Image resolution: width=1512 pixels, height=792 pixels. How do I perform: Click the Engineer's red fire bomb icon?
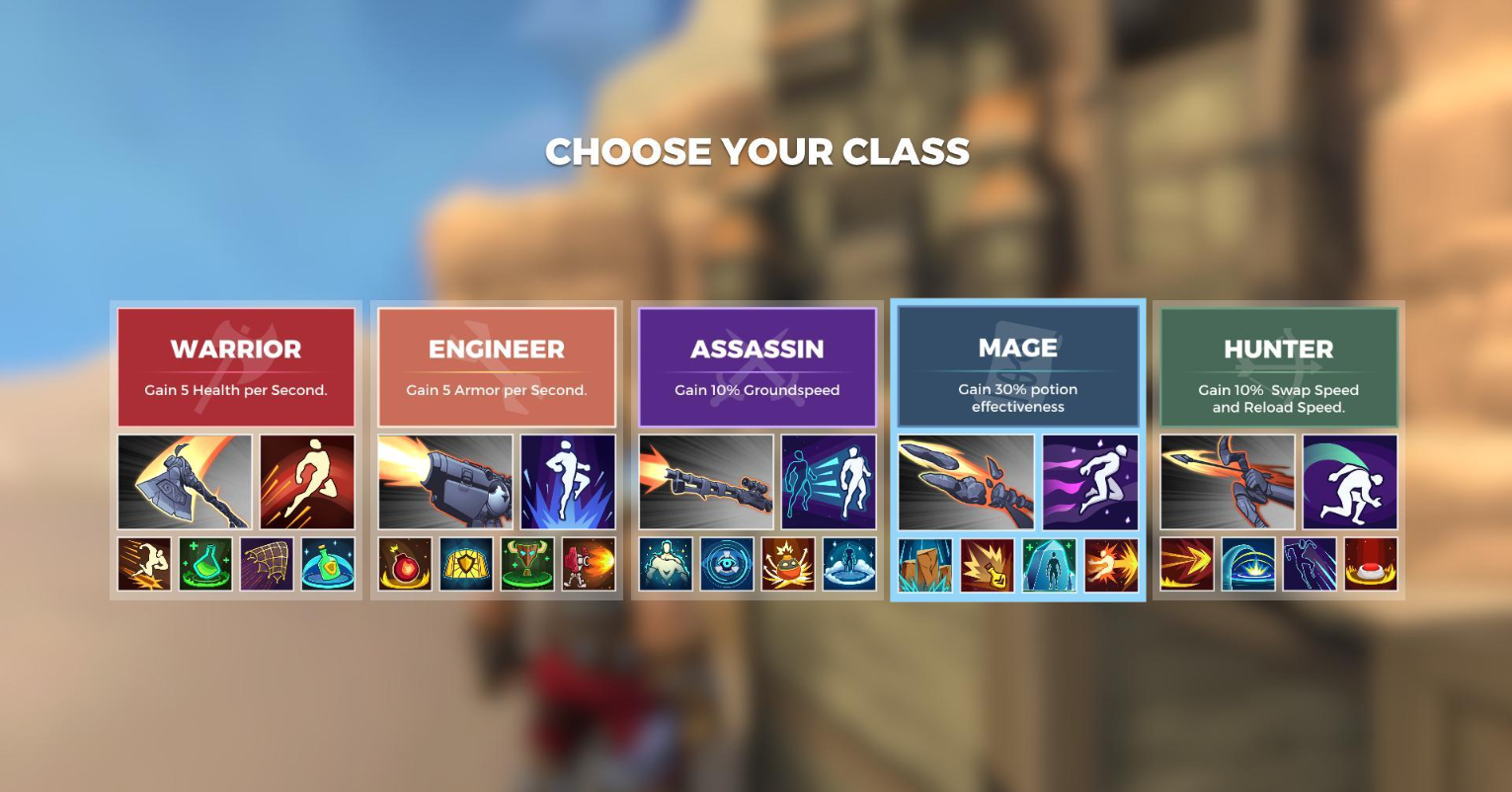405,564
